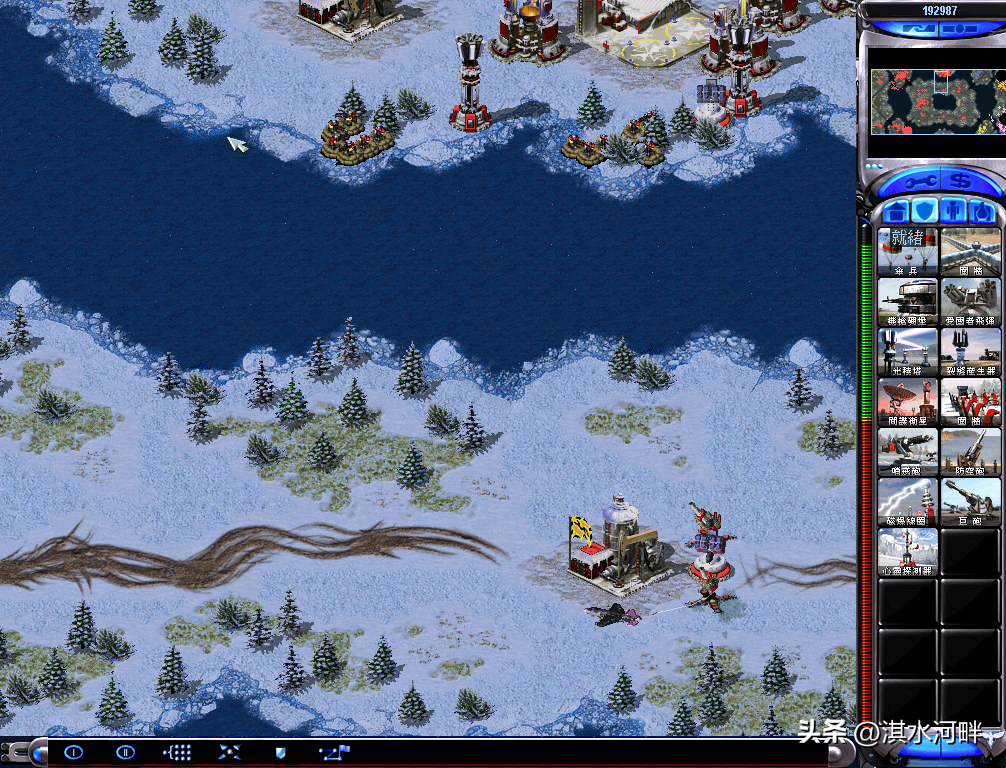Build a Sentry Gun
Image resolution: width=1006 pixels, height=768 pixels.
coord(908,451)
